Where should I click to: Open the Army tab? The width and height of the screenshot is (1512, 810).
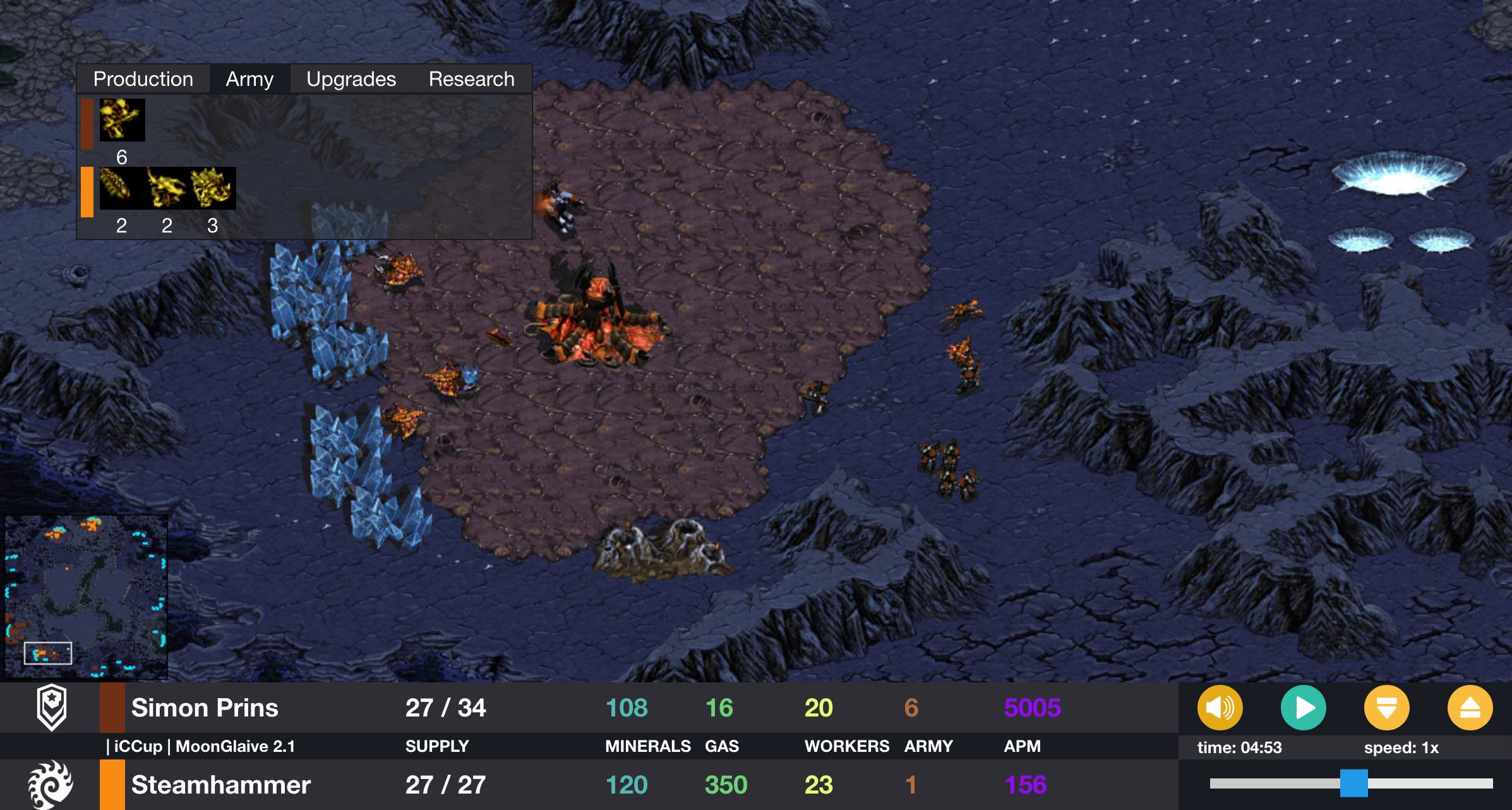click(x=249, y=79)
